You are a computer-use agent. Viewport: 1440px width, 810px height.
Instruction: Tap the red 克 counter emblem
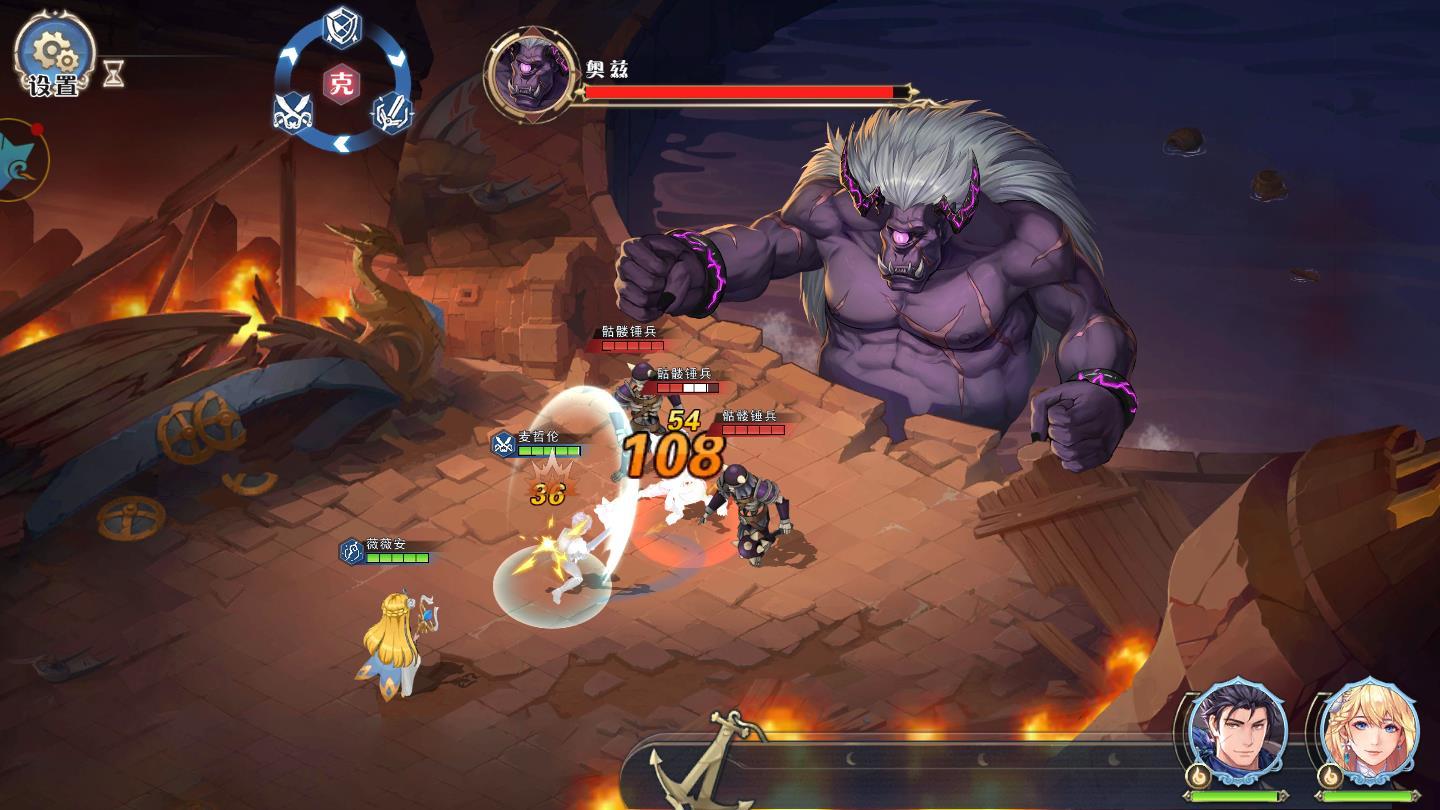click(340, 81)
